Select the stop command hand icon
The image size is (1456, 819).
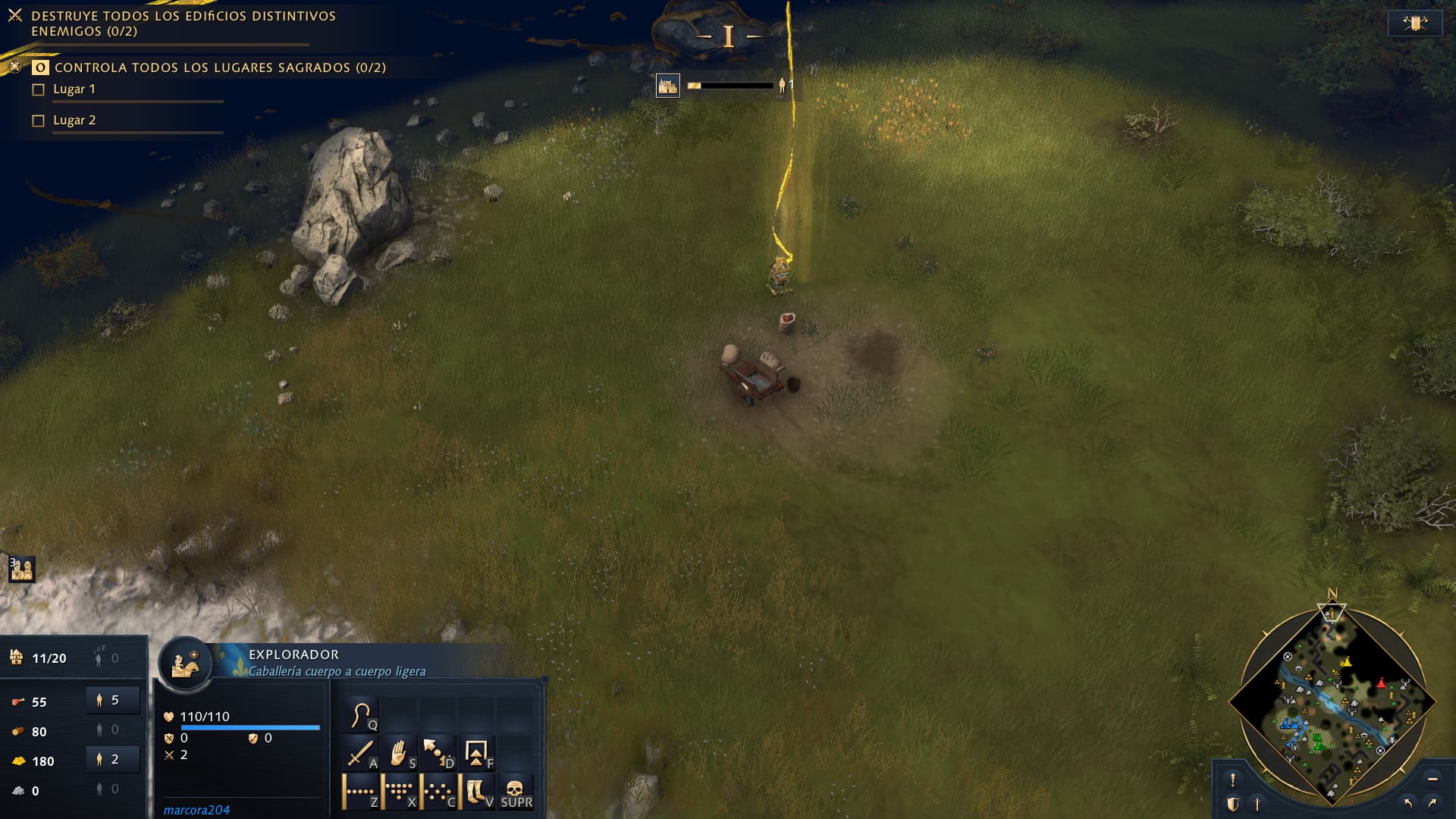(x=399, y=753)
